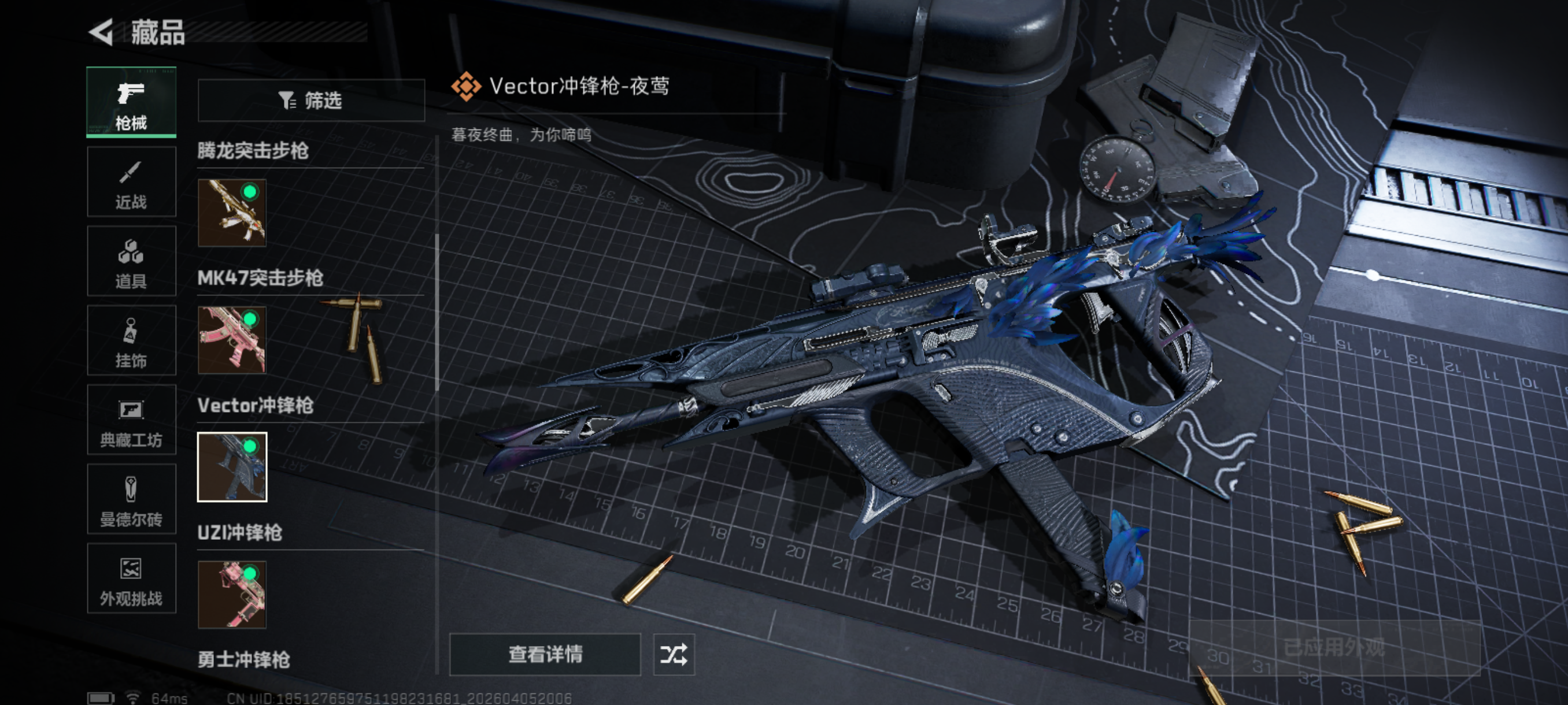This screenshot has height=705, width=1568.
Task: Go back using the arrow beside 藏品
Action: 102,32
